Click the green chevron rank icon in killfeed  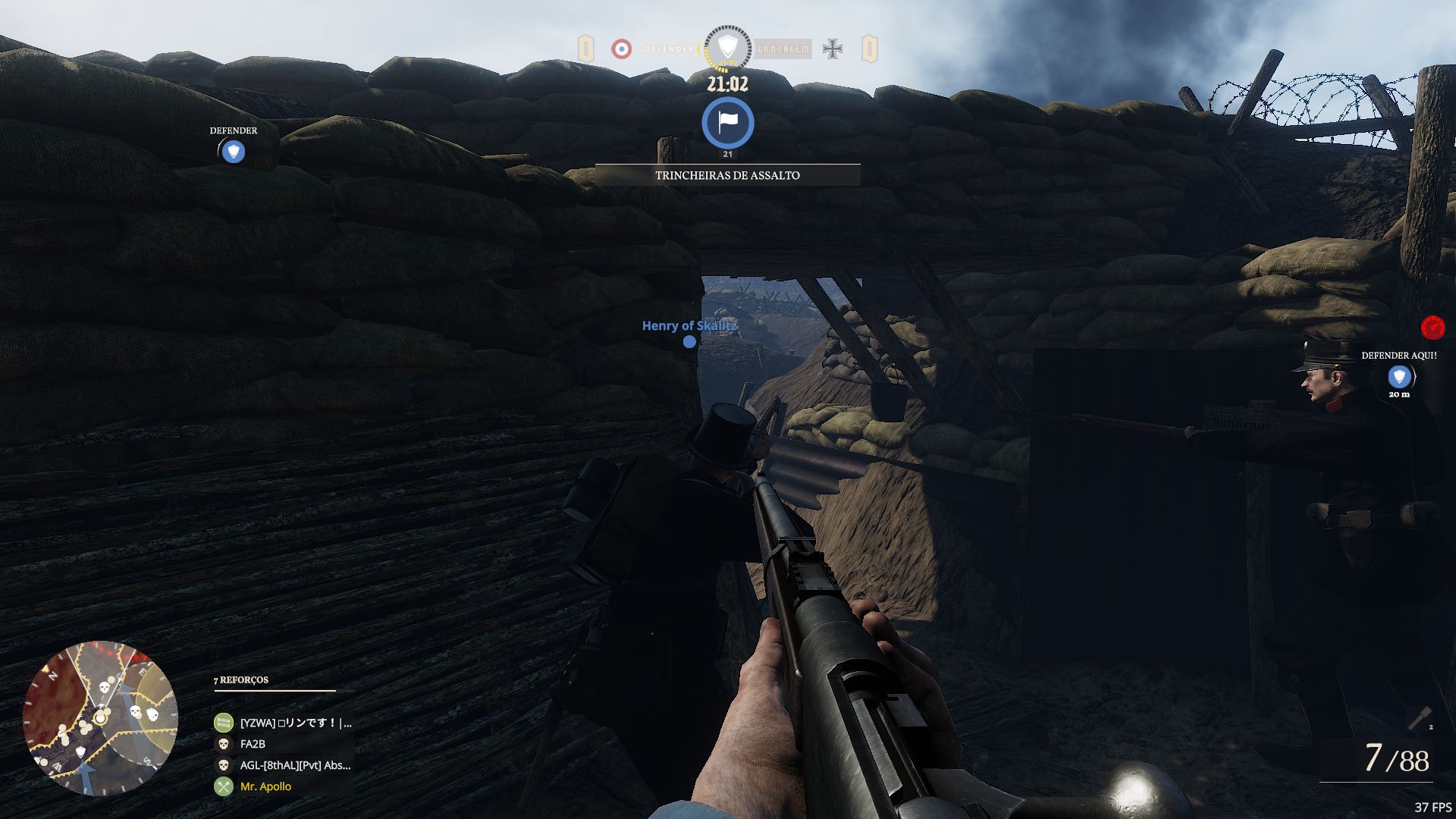pyautogui.click(x=223, y=723)
